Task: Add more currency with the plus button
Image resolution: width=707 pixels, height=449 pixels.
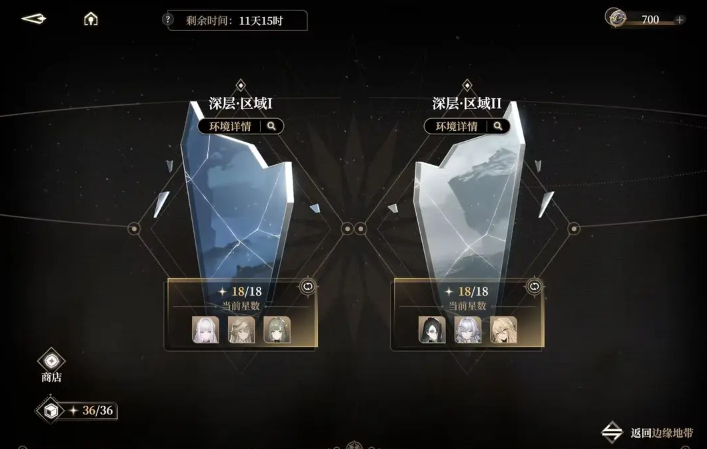Action: [680, 20]
